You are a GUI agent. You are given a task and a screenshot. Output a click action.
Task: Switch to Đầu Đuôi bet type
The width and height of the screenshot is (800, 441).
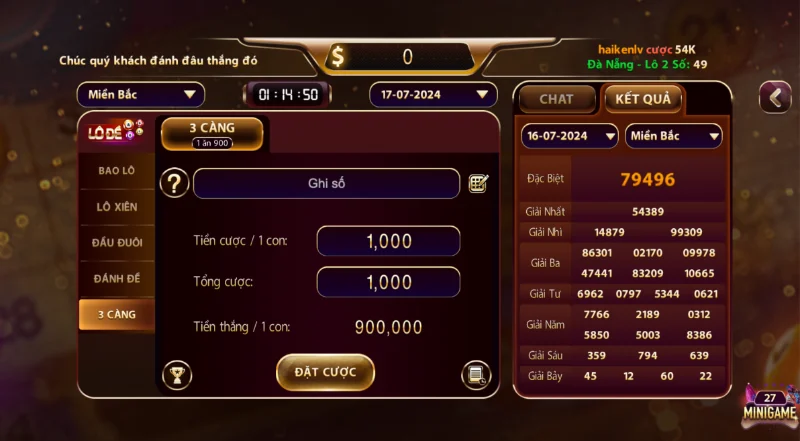coord(117,242)
